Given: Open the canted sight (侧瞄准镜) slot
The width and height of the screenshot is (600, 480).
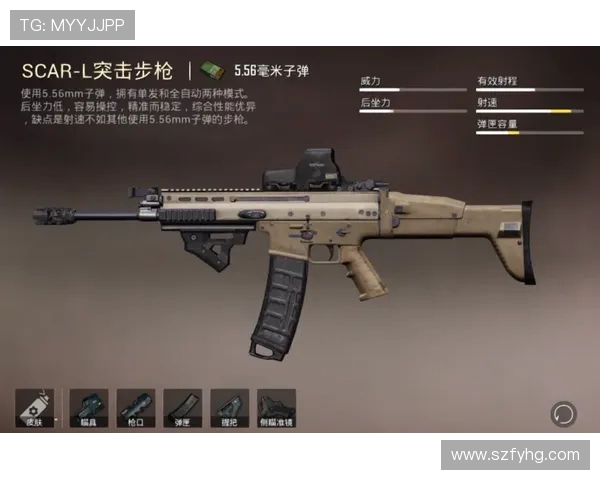Looking at the screenshot, I should coord(277,408).
